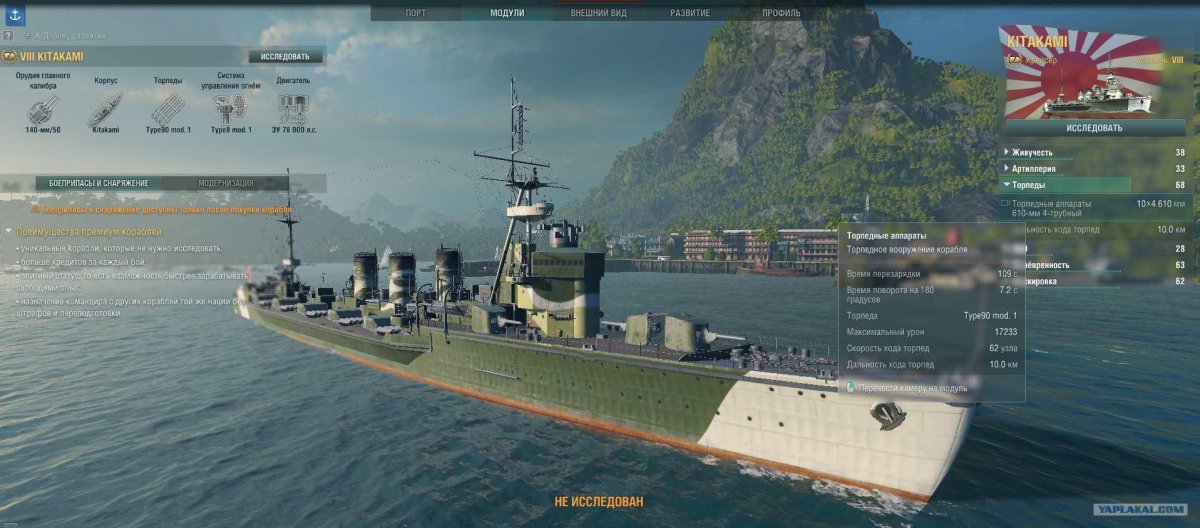Open the Профиль tab
Viewport: 1200px width, 528px height.
[781, 13]
